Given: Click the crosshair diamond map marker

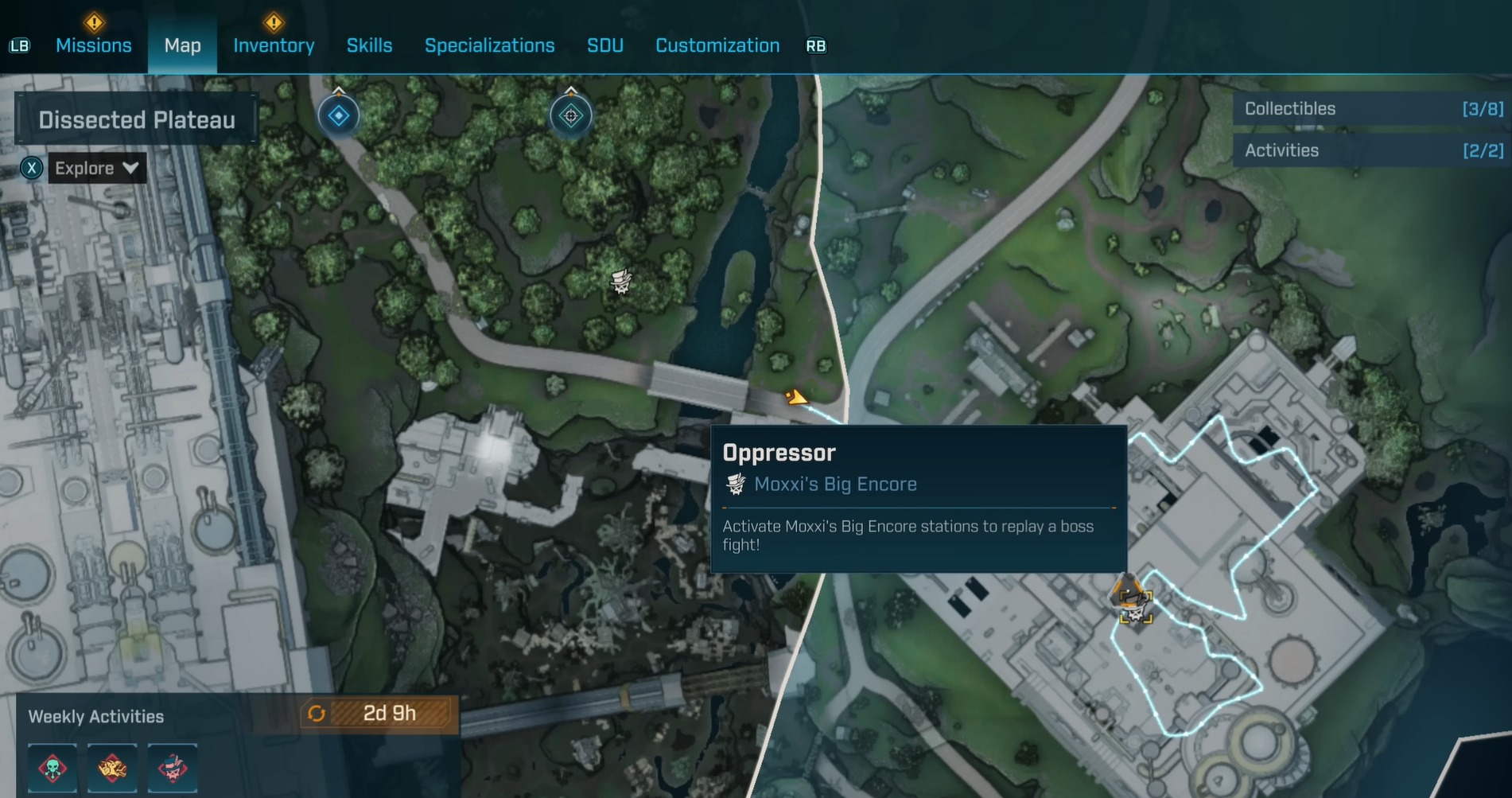Looking at the screenshot, I should tap(570, 116).
